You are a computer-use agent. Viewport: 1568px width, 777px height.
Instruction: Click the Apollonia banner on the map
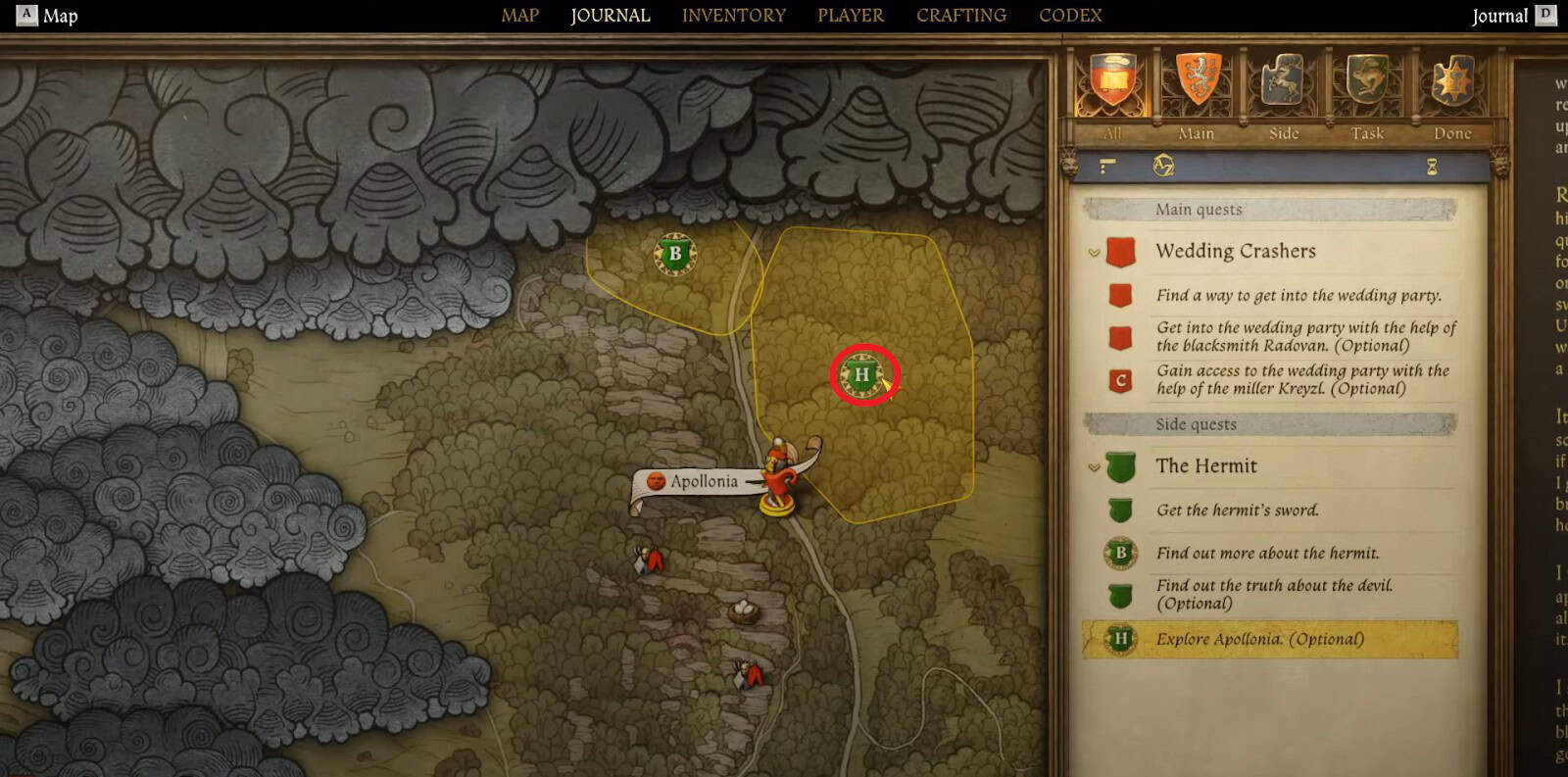pyautogui.click(x=704, y=482)
